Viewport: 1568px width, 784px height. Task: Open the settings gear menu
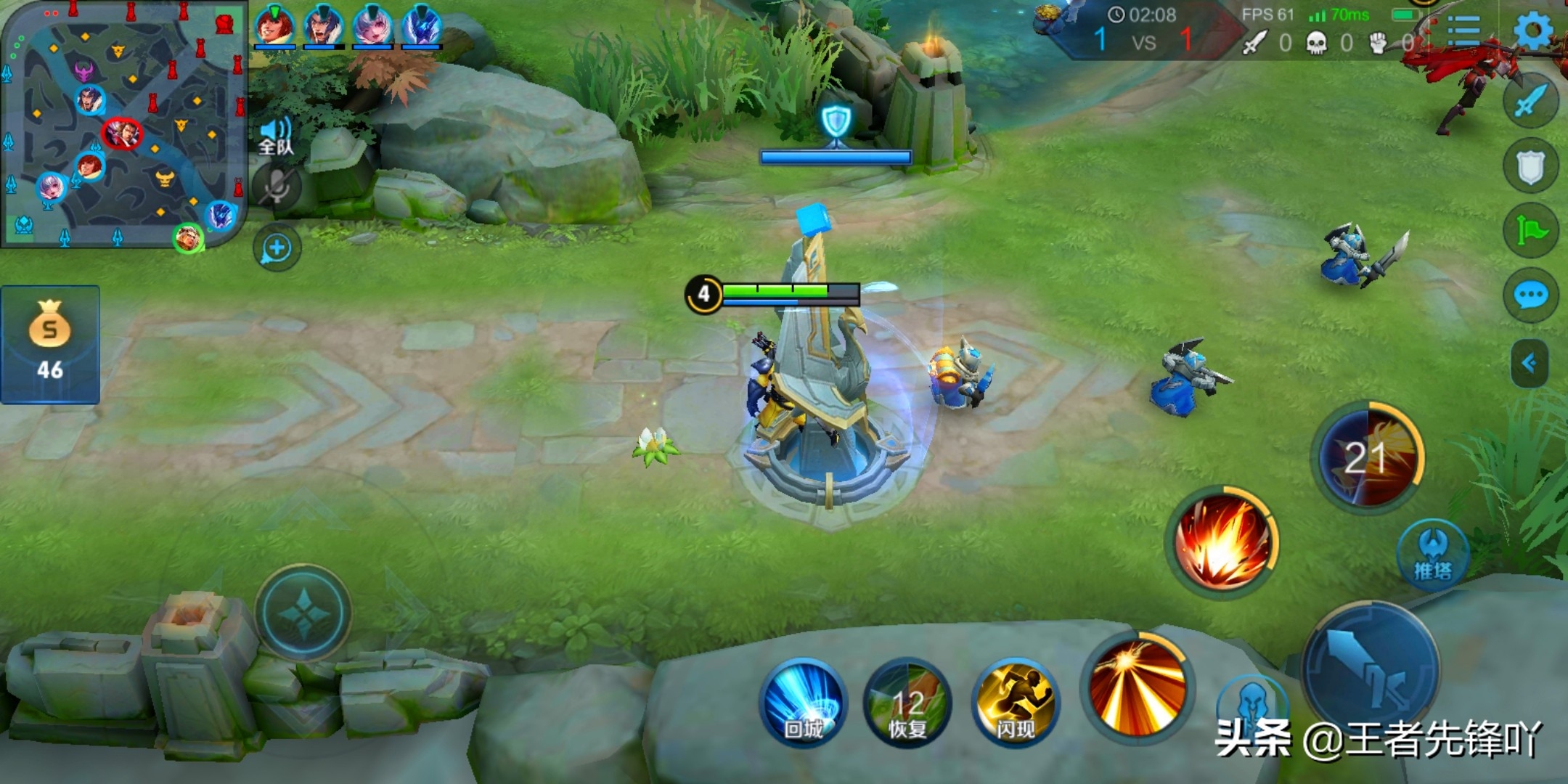(1533, 30)
